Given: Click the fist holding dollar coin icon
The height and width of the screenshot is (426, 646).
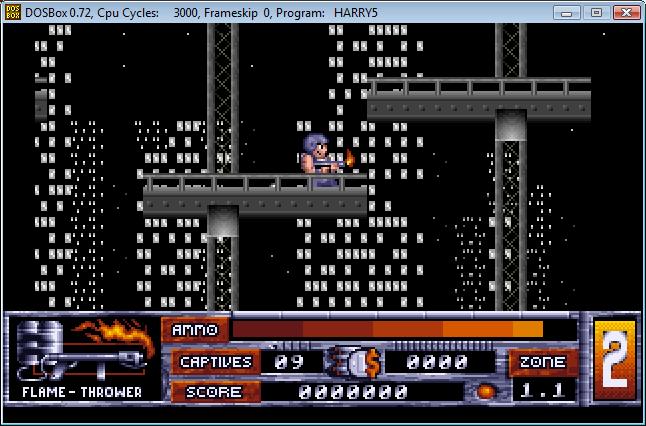Looking at the screenshot, I should pyautogui.click(x=355, y=362).
